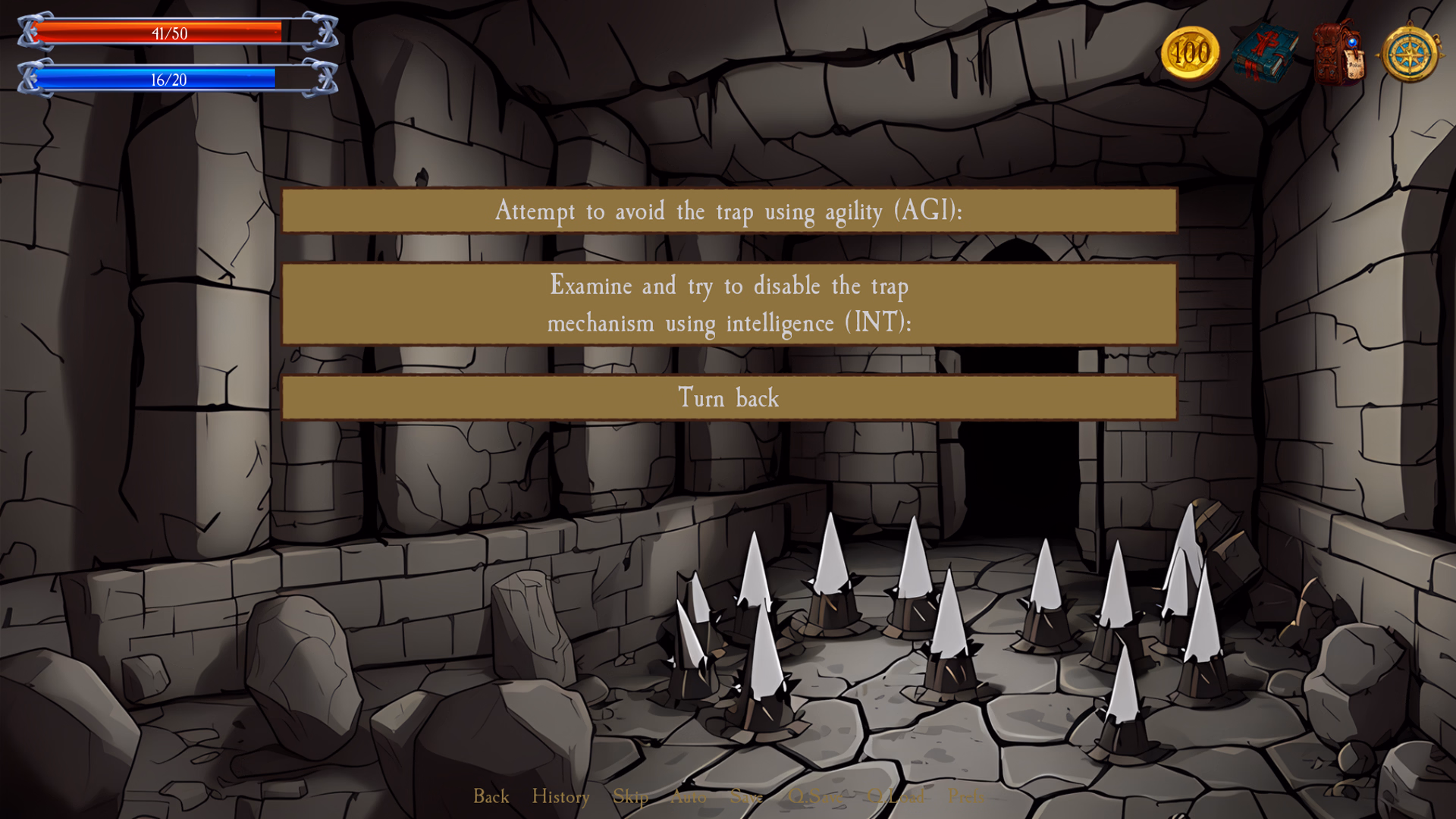Open the Save screen
Image resolution: width=1456 pixels, height=819 pixels.
(747, 797)
